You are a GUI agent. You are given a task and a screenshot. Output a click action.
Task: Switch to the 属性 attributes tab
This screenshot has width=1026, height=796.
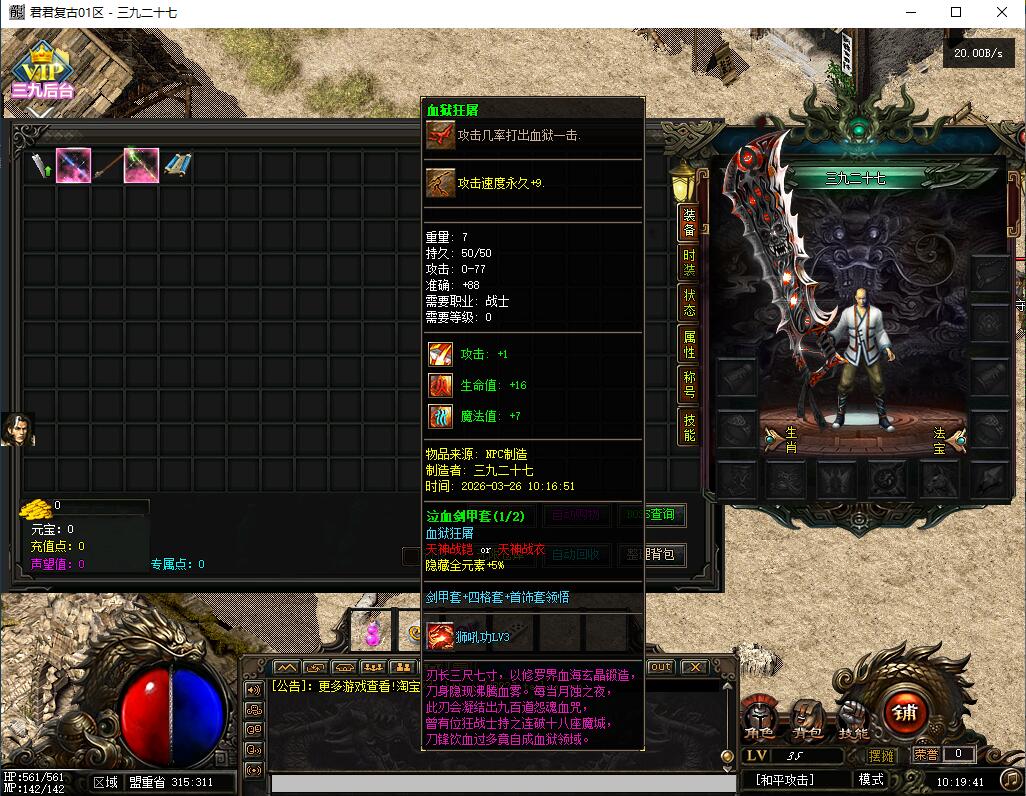coord(689,344)
